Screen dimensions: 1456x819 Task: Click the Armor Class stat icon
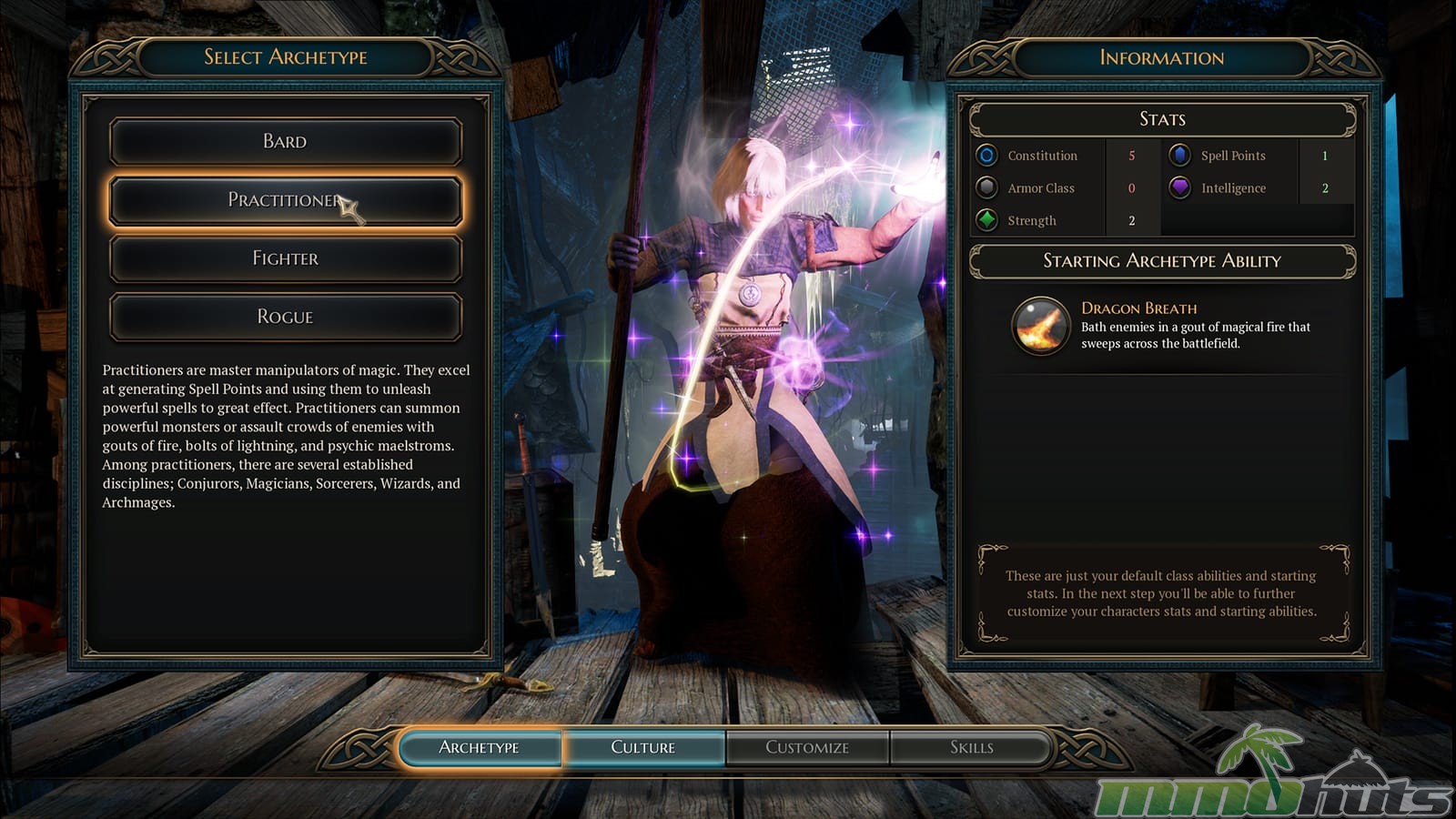click(986, 188)
